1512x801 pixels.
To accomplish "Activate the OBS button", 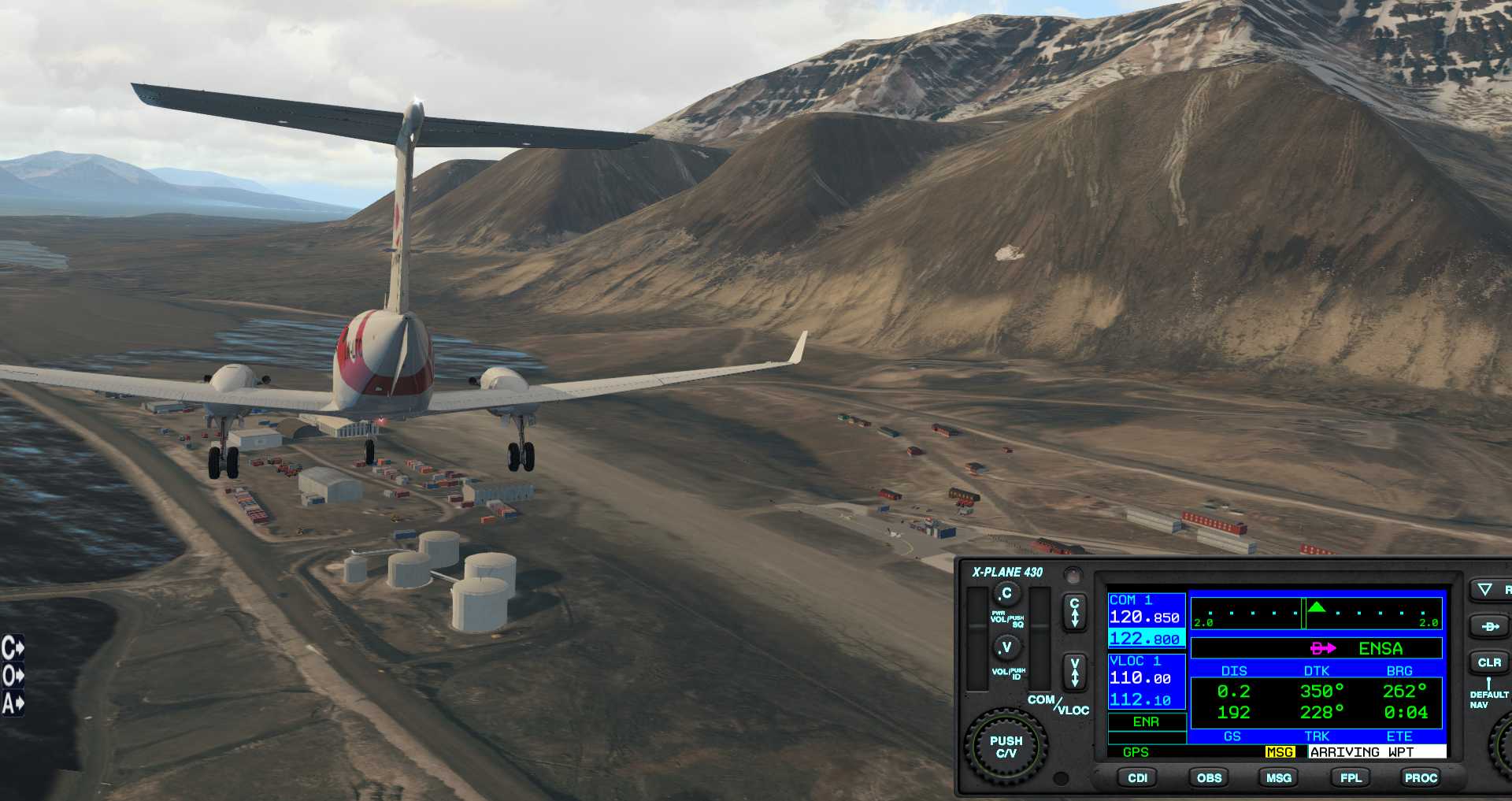I will tap(1209, 777).
